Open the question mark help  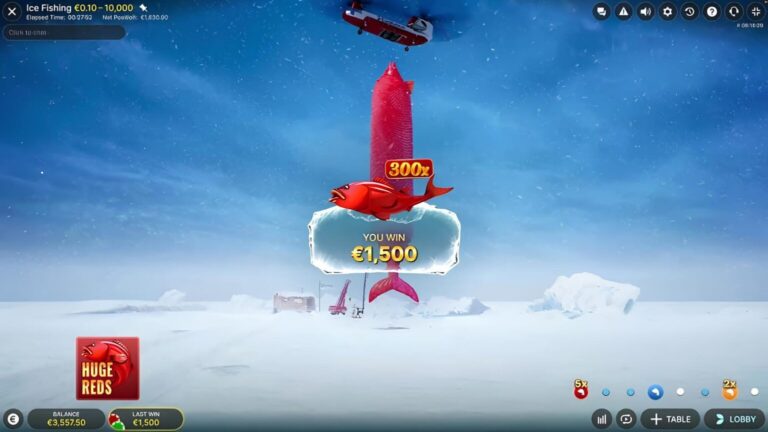(712, 12)
